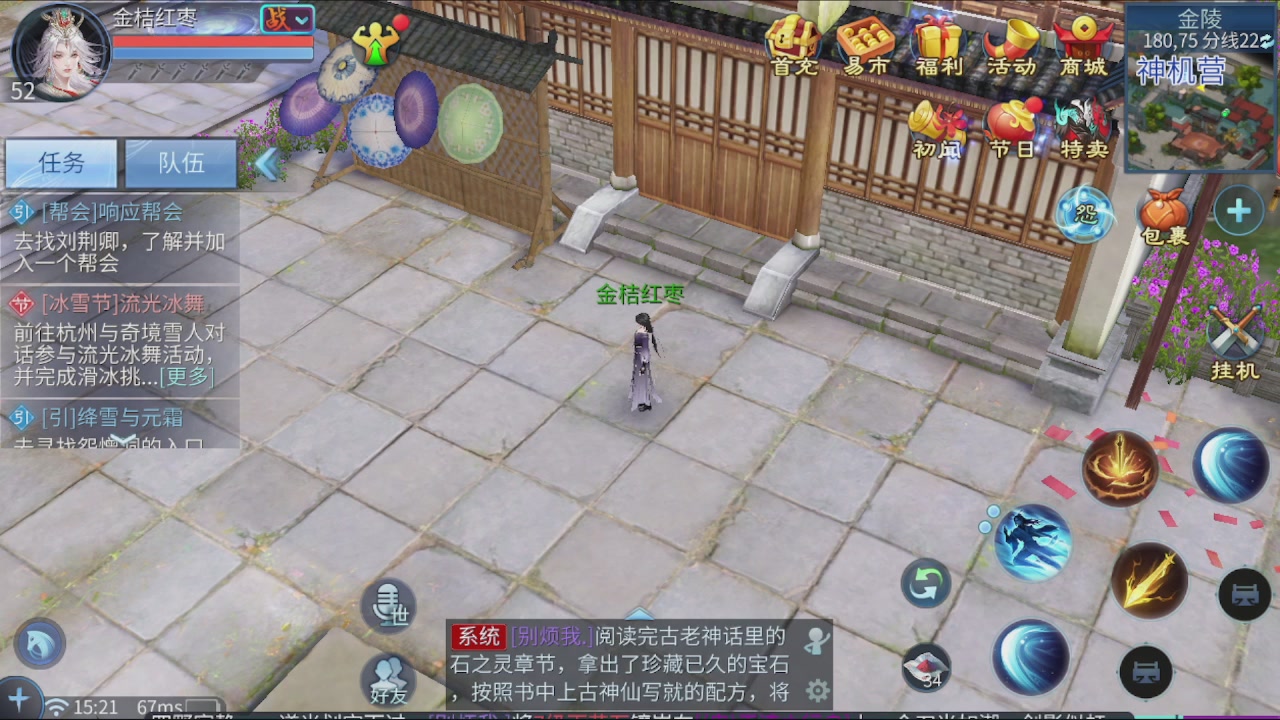Screen dimensions: 1280x720
Task: Collapse the quest panel with the arrow
Action: click(267, 163)
